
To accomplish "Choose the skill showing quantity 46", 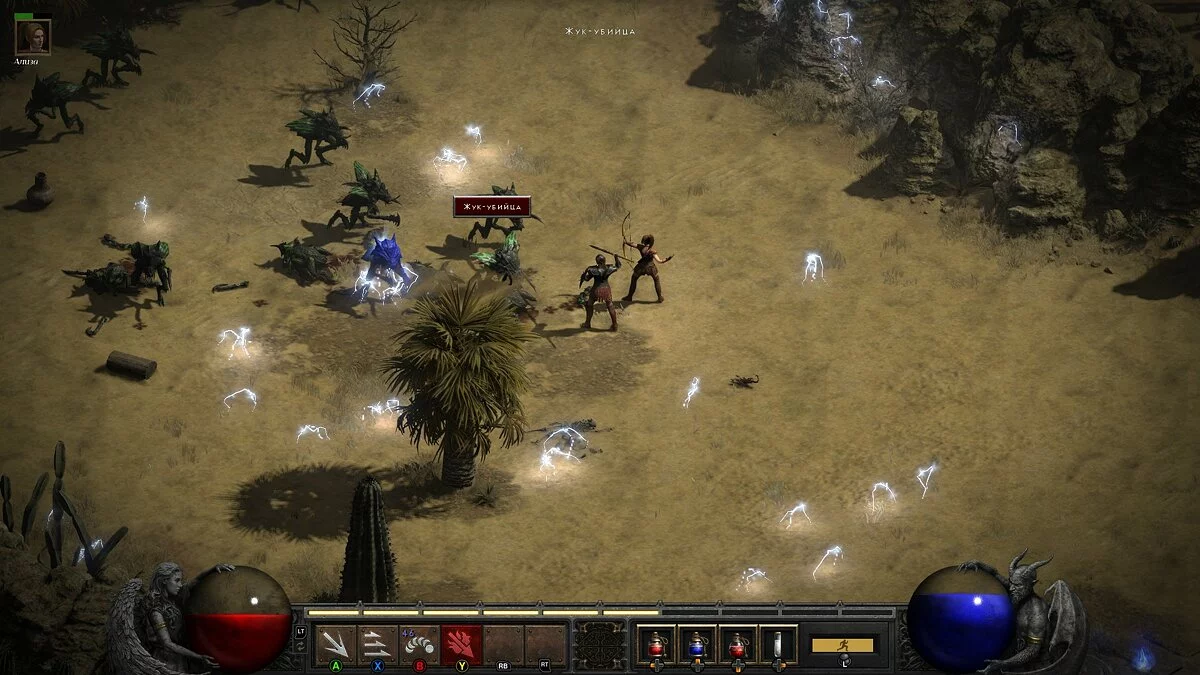I will (419, 644).
